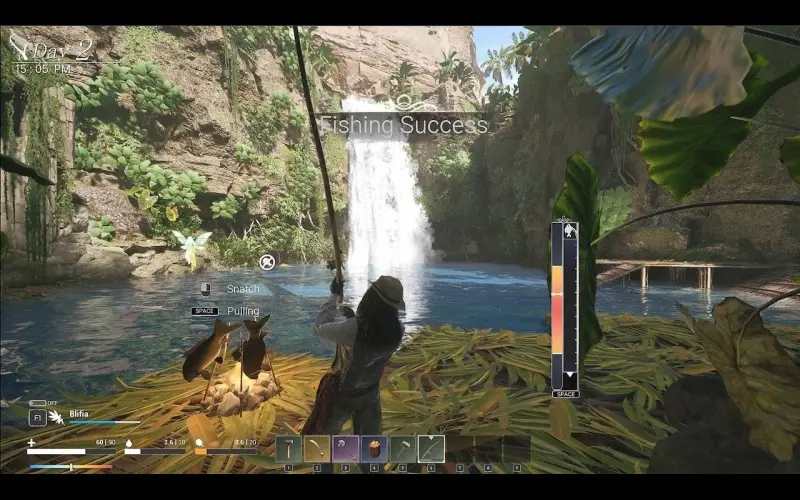This screenshot has width=800, height=500.
Task: Select the wood log hotbar slot
Action: click(x=374, y=449)
